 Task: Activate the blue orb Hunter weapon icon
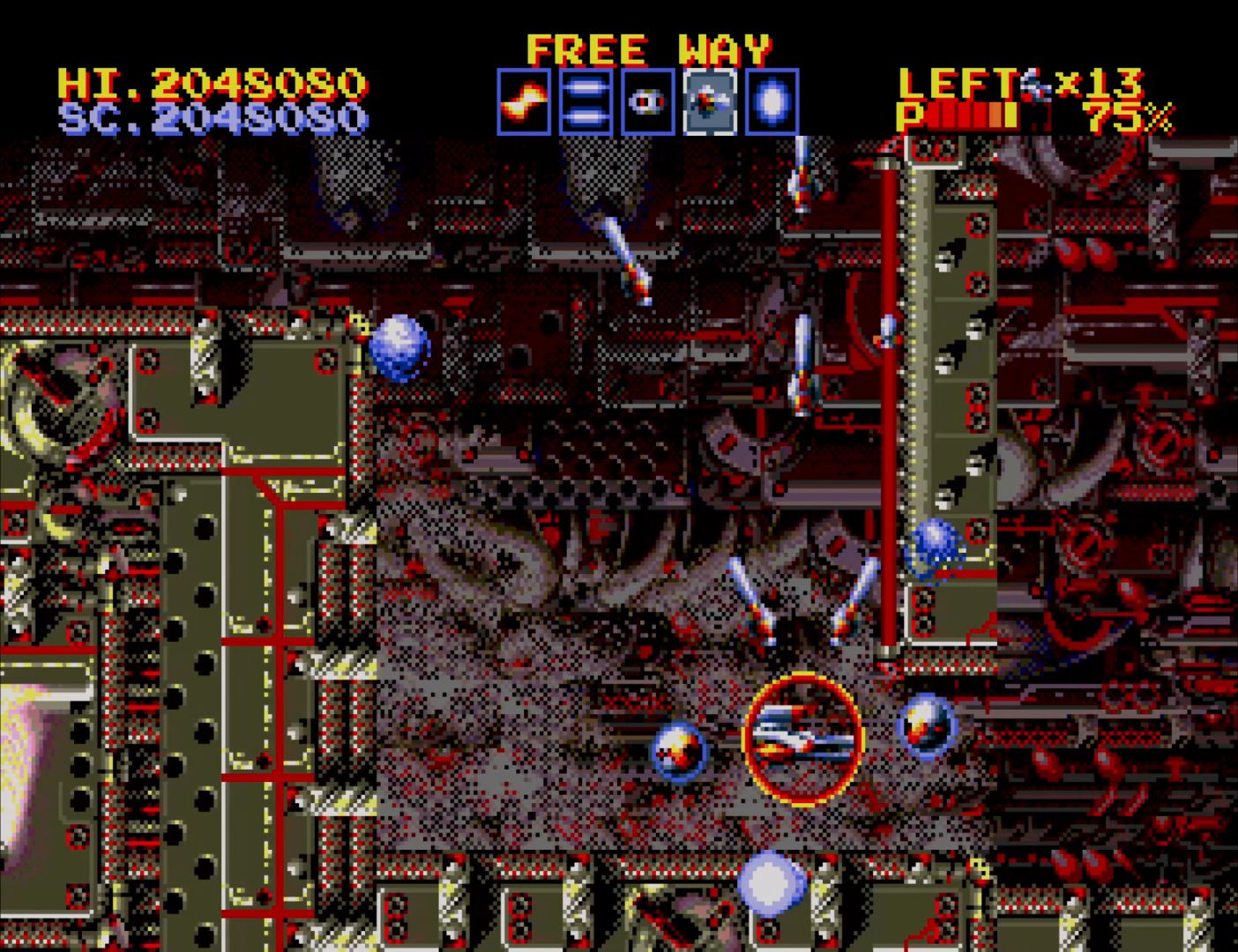(772, 102)
